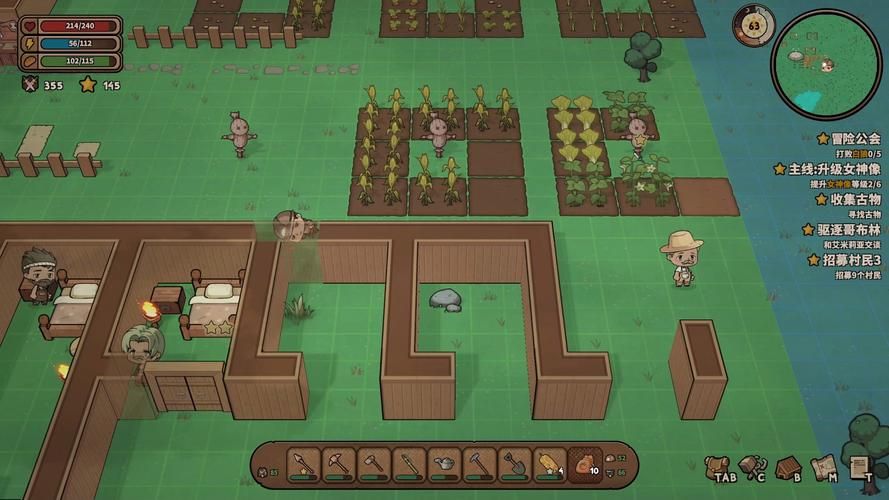889x500 pixels.
Task: Select the shovel hotbar slot
Action: (x=514, y=465)
